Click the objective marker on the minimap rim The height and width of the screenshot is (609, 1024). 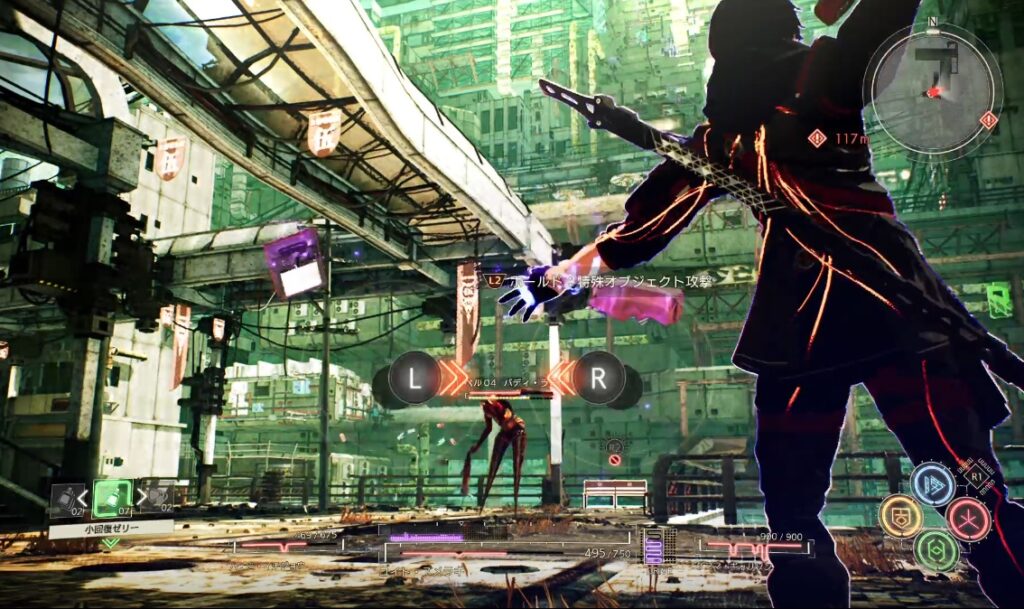(989, 120)
